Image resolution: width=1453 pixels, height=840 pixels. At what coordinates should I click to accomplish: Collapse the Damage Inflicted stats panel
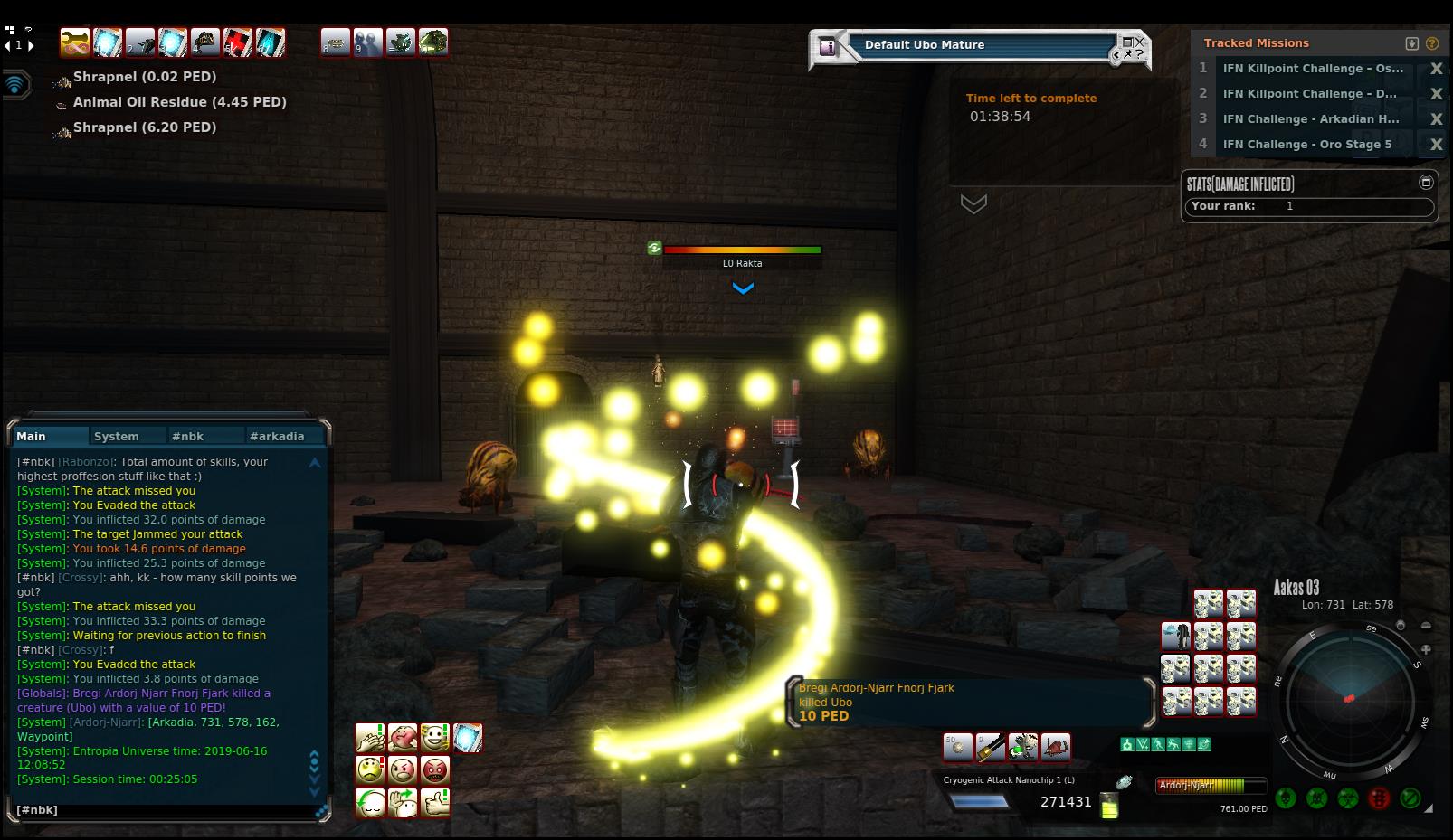pos(1426,183)
